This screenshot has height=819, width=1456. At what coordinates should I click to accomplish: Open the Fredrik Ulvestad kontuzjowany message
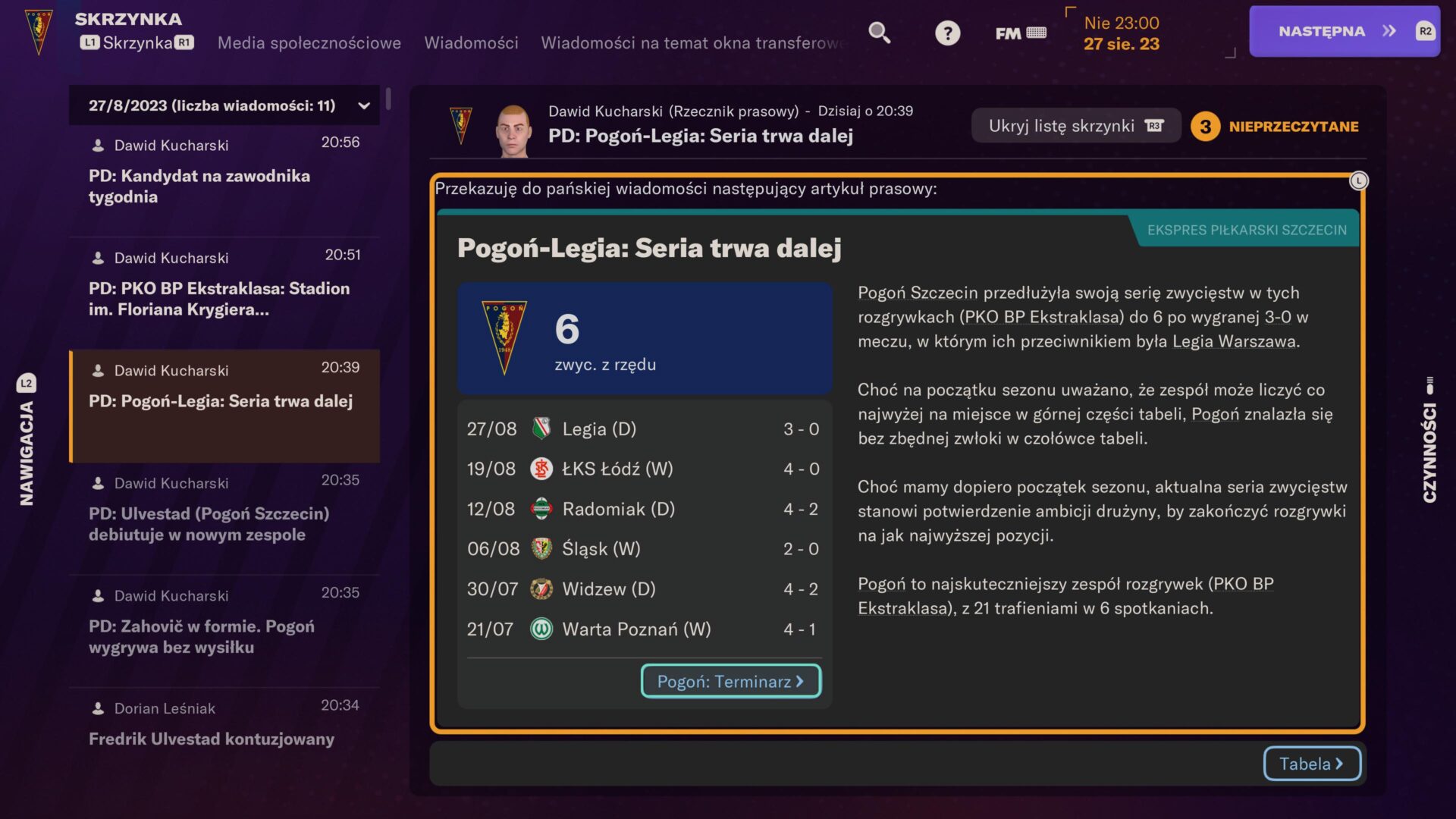coord(212,739)
